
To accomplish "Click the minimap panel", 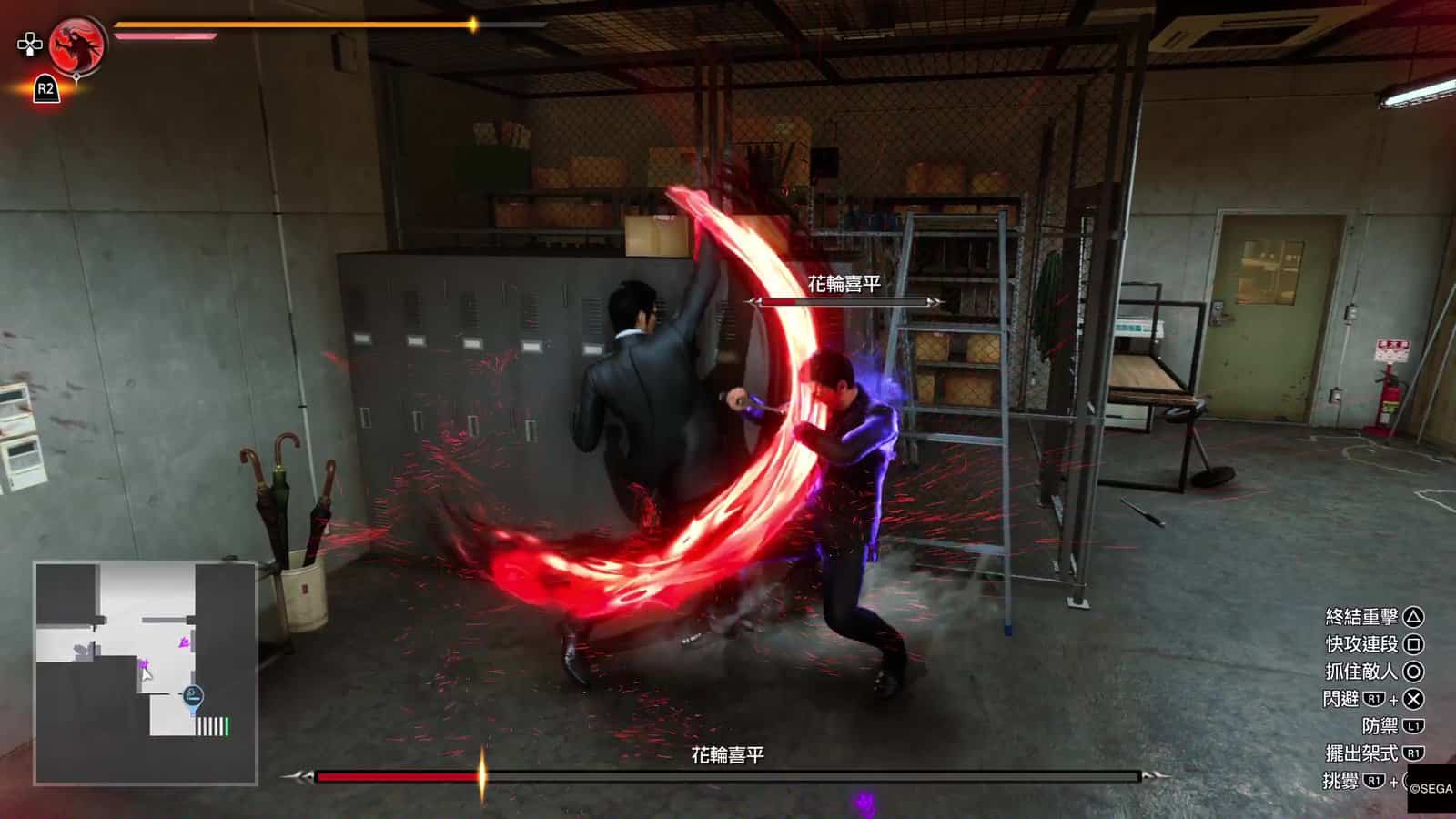I will (146, 672).
